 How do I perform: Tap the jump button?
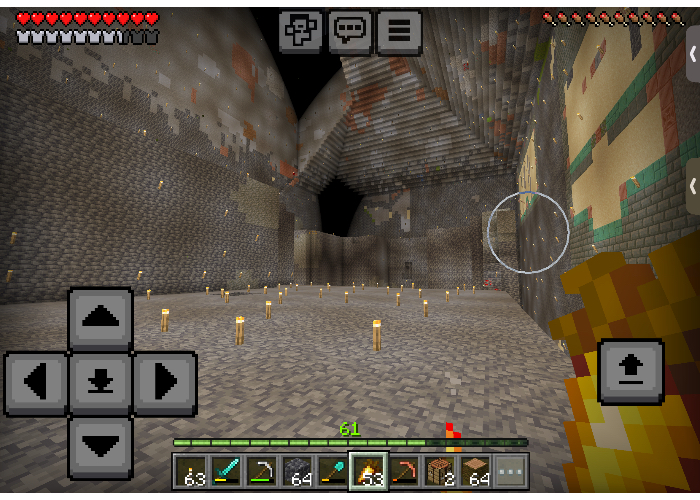(630, 371)
